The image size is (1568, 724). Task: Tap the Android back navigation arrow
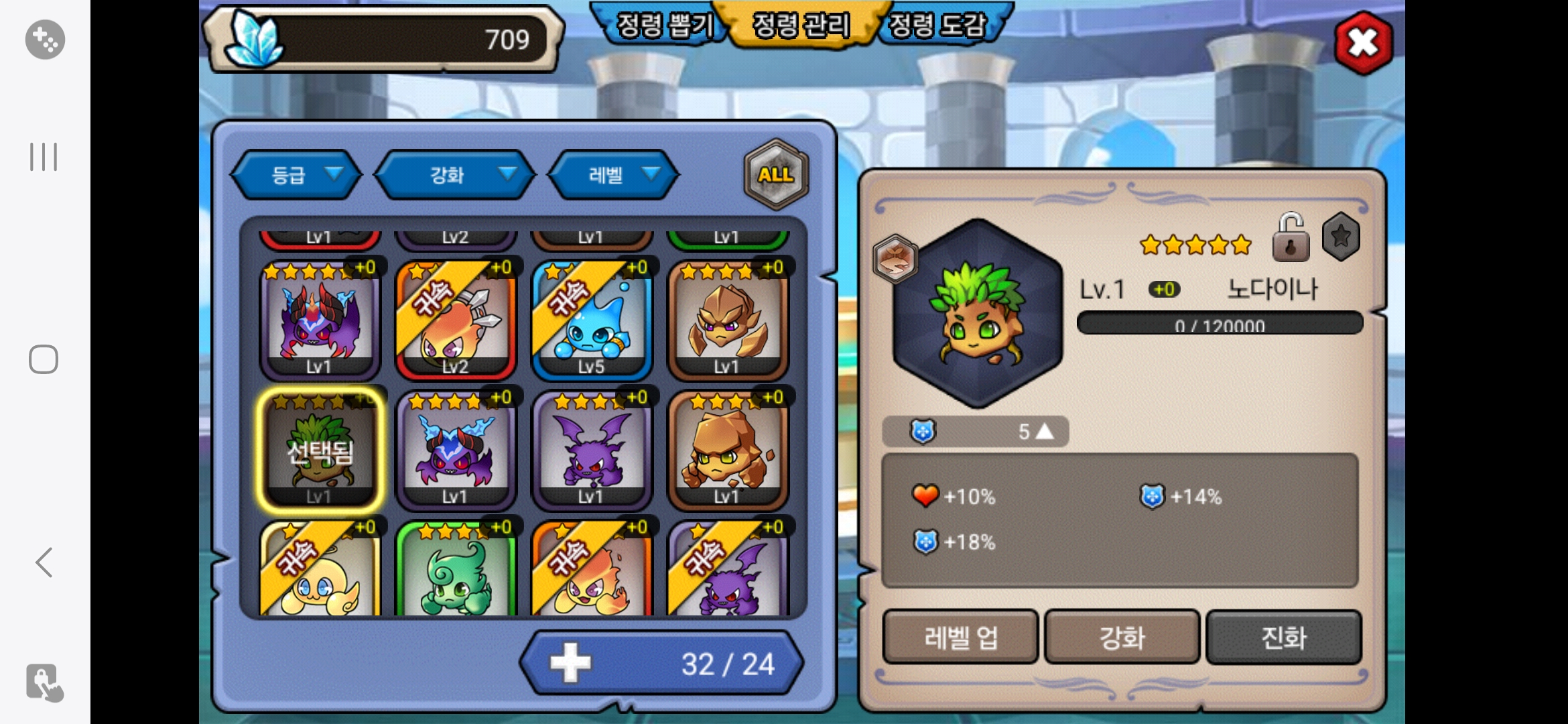tap(44, 562)
